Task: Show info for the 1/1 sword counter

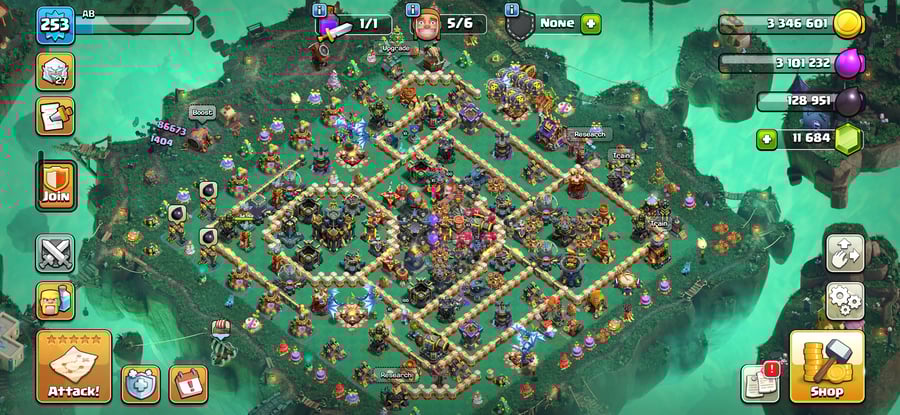Action: 320,9
